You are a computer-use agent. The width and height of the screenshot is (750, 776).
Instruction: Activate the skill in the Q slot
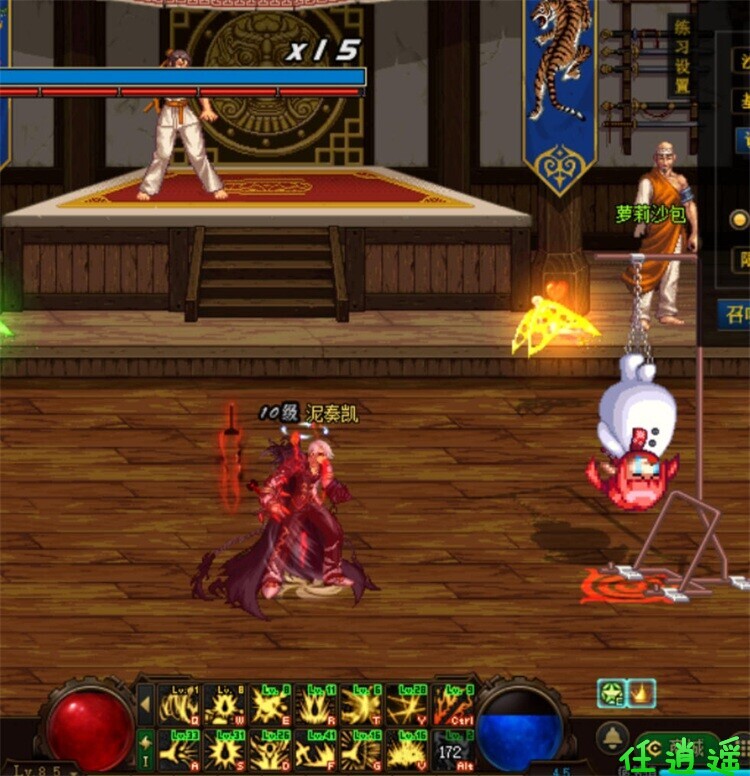point(180,705)
